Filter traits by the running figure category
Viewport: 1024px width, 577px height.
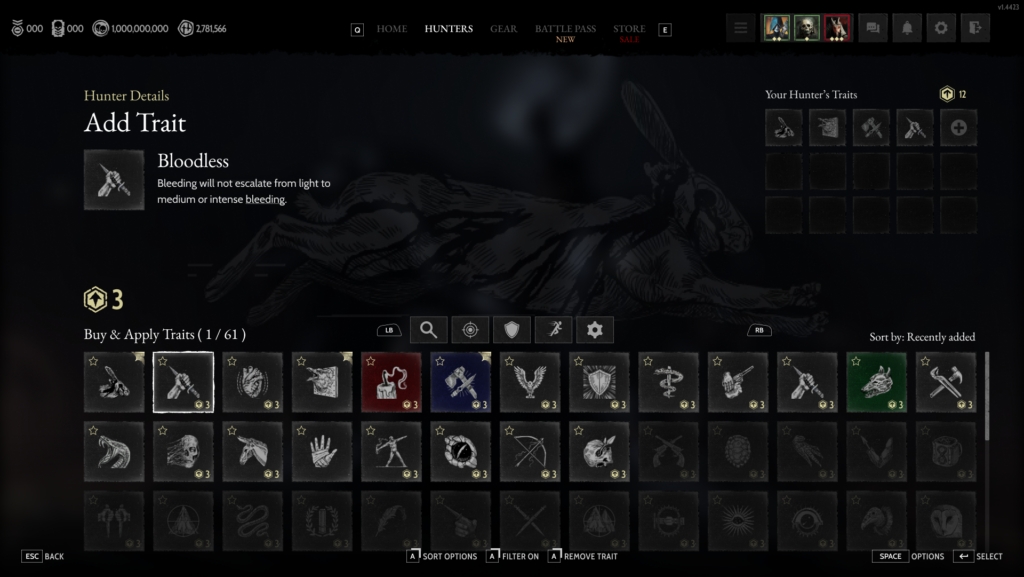click(553, 330)
